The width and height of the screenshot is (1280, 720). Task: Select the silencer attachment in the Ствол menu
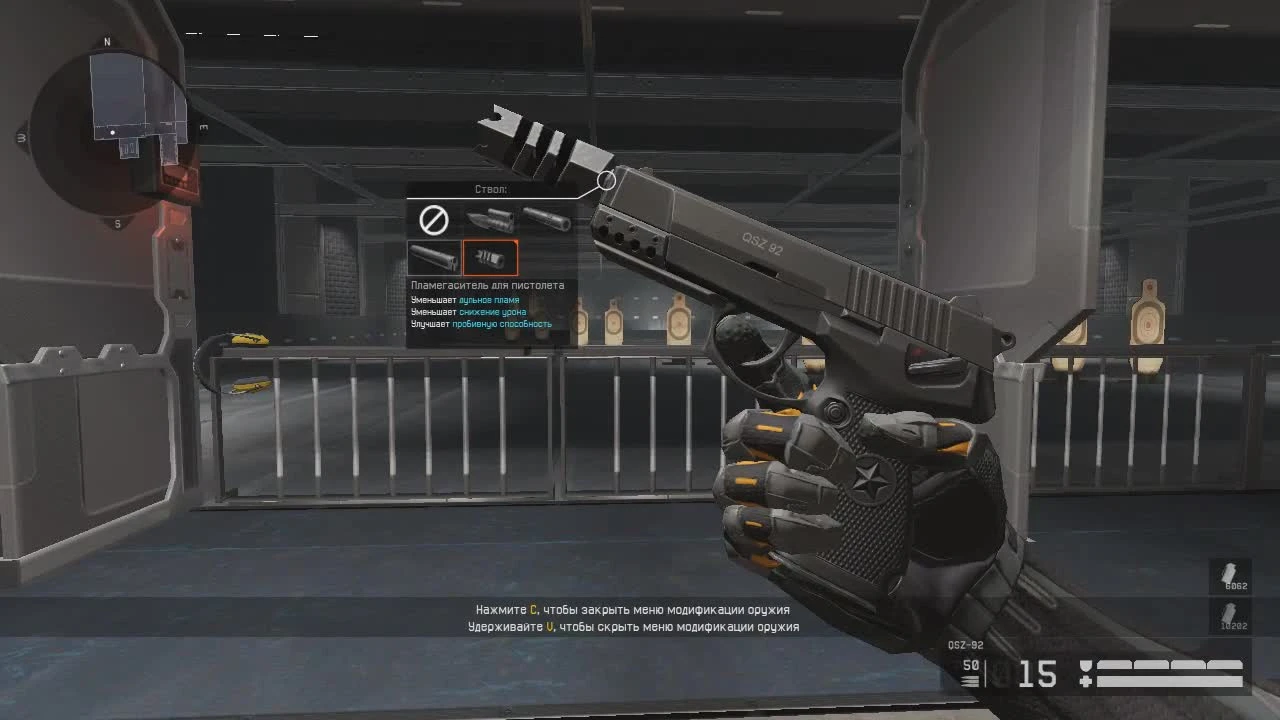546,220
